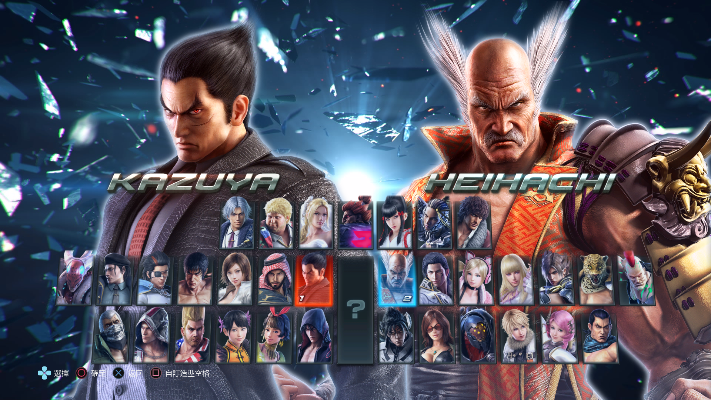Pick Jack-7 with the red mohawk
The width and height of the screenshot is (711, 400).
(637, 278)
